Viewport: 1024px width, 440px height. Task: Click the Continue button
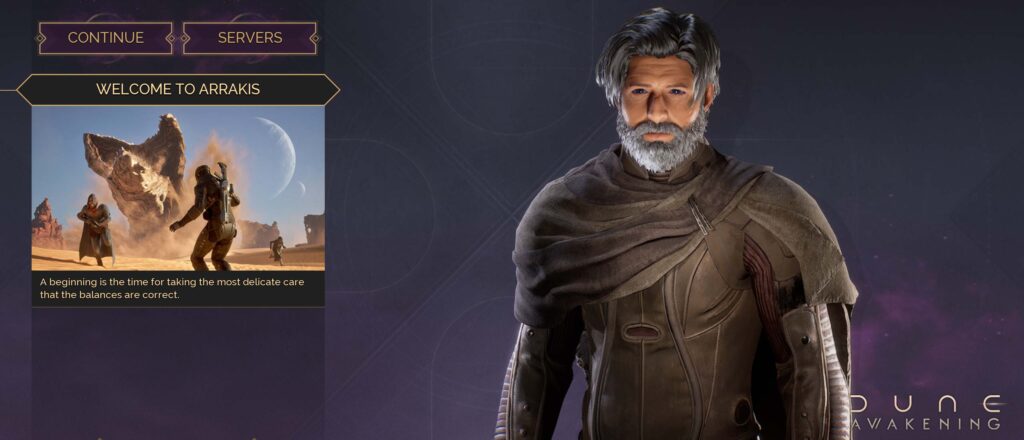[x=105, y=38]
